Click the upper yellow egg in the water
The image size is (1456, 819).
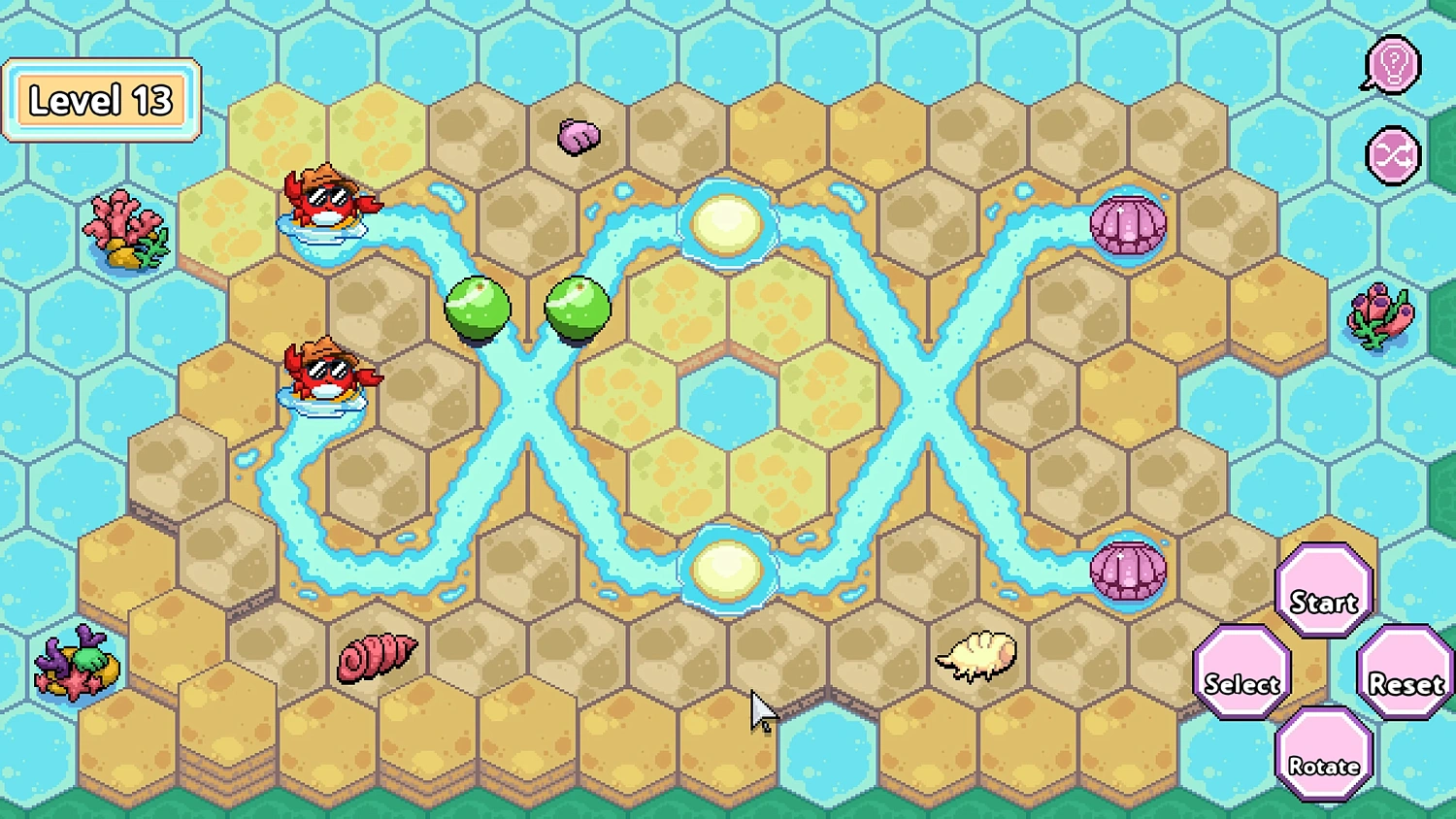(x=726, y=225)
